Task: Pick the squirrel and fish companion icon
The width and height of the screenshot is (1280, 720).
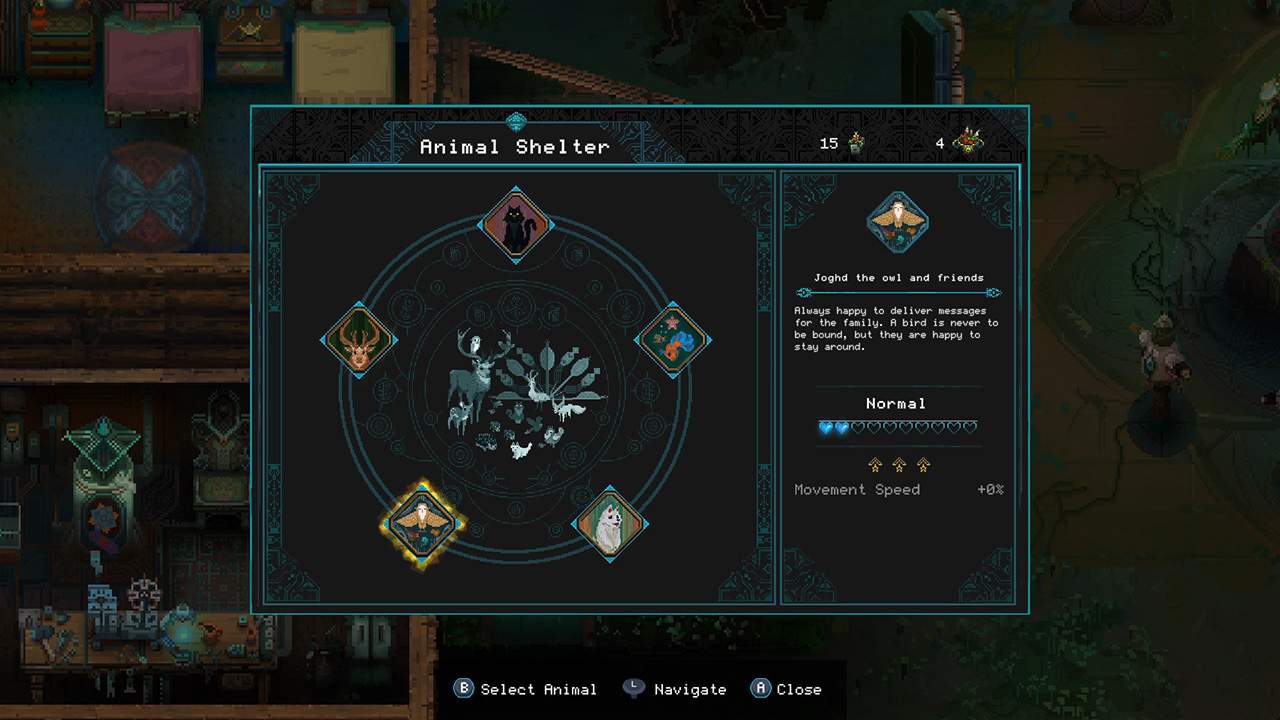Action: [x=673, y=340]
